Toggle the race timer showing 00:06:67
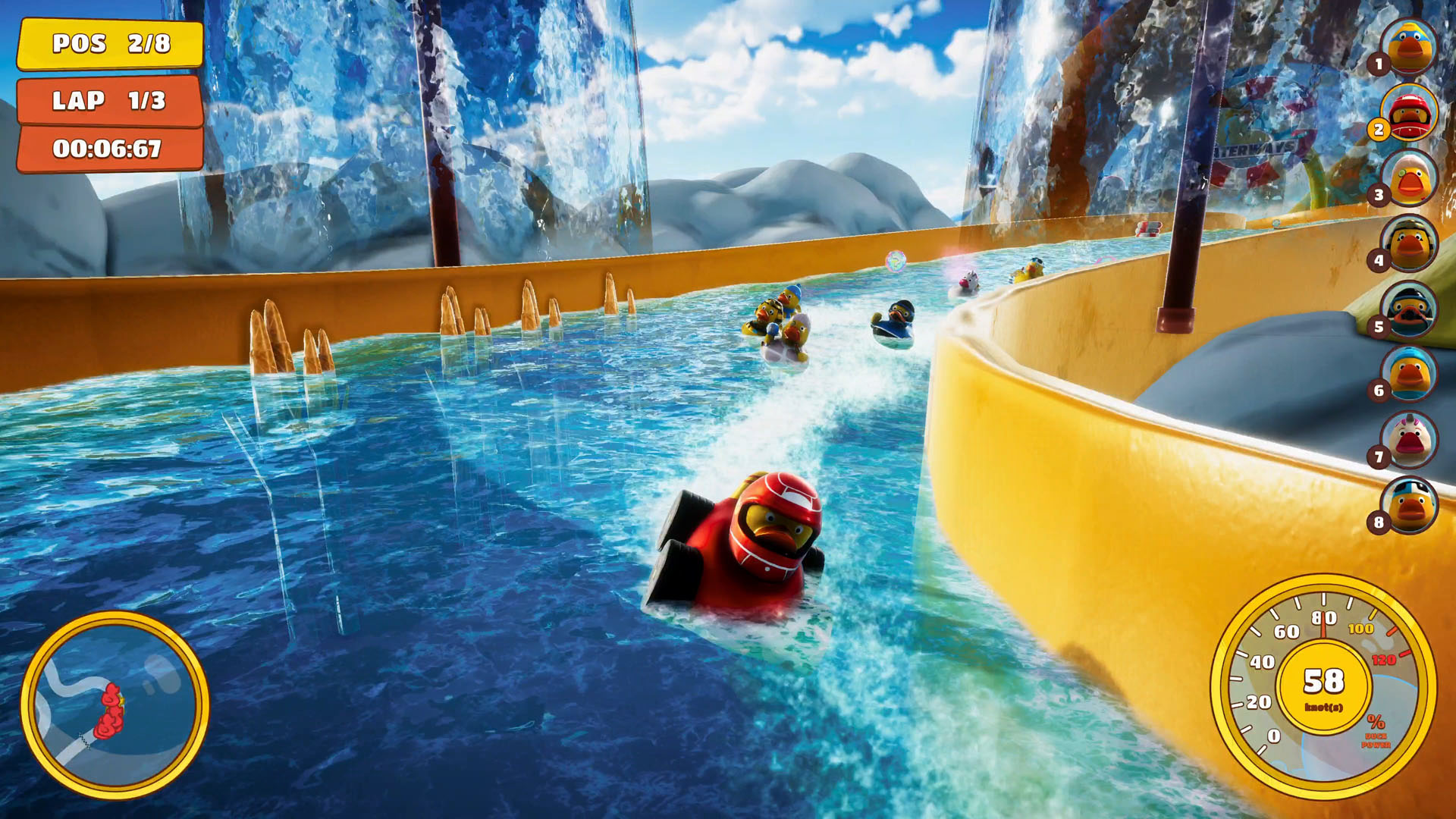The width and height of the screenshot is (1456, 819). pos(111,149)
